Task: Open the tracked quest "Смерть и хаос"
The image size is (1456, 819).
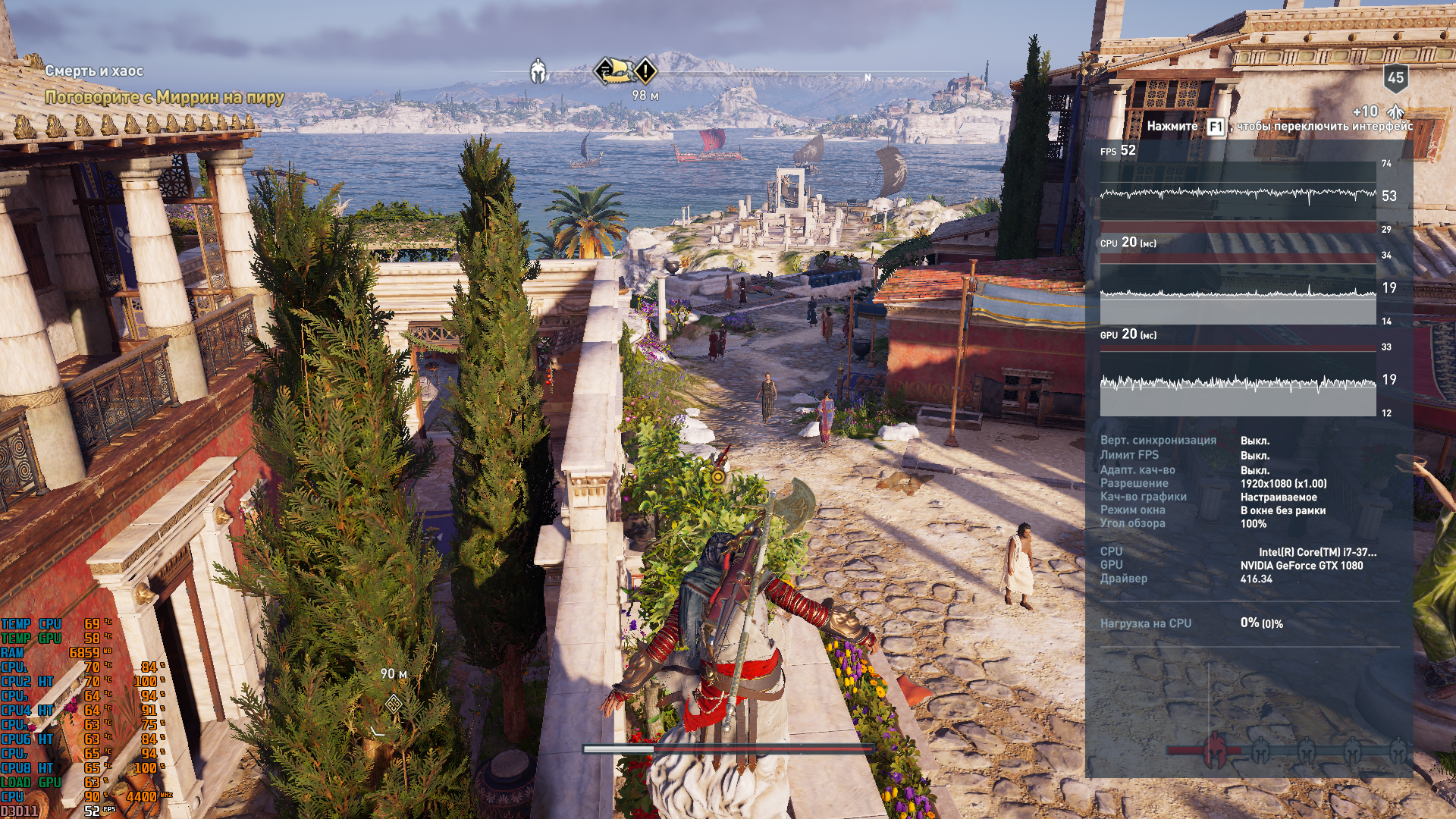Action: click(x=94, y=71)
